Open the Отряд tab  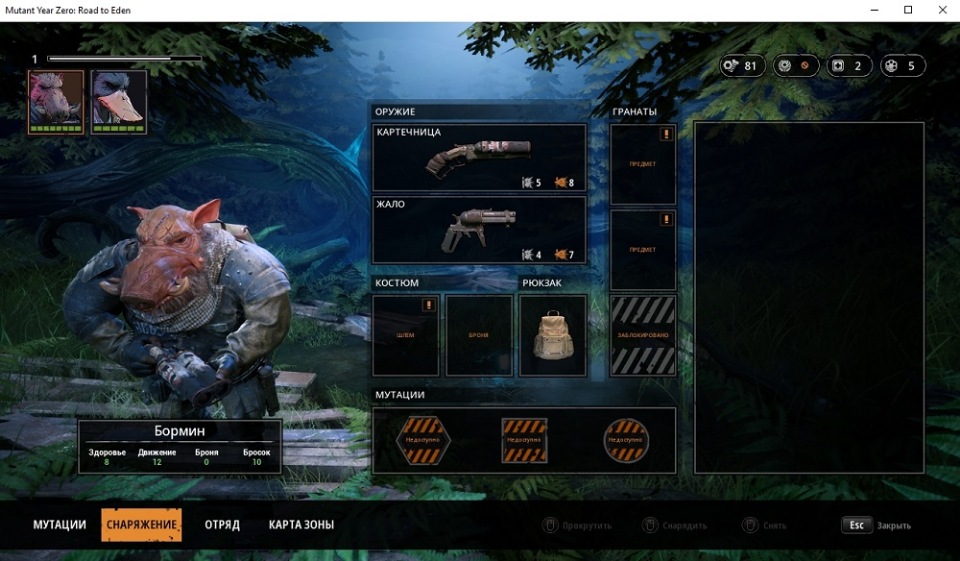222,525
